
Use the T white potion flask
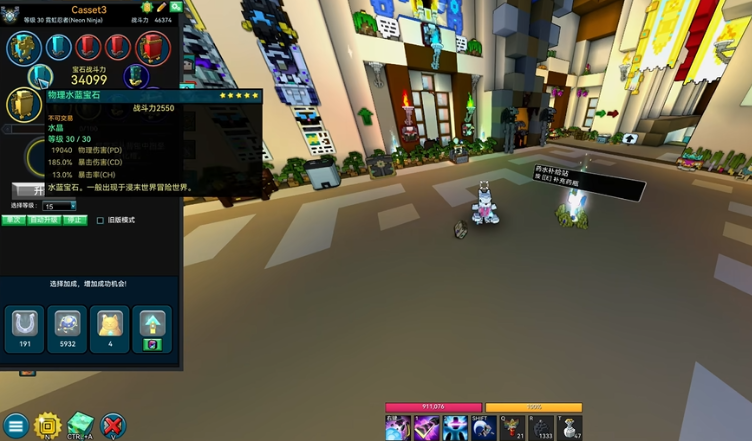click(x=569, y=428)
